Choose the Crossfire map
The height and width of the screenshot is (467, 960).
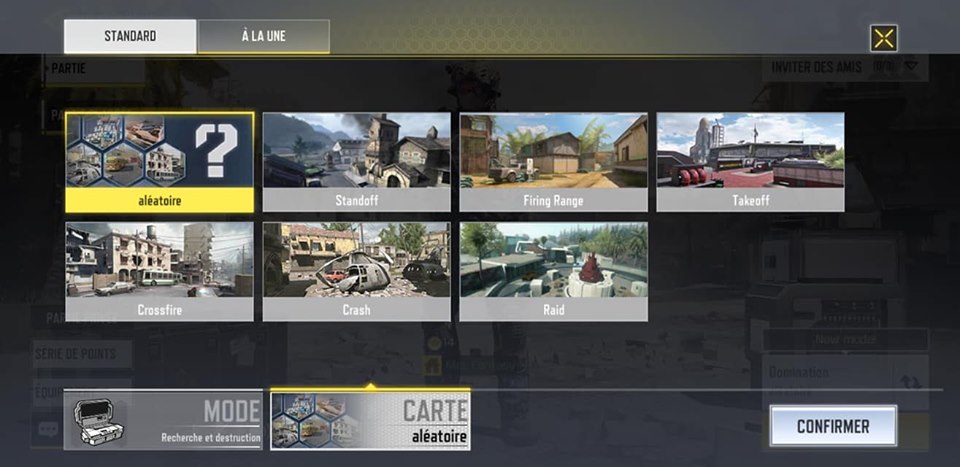[160, 271]
